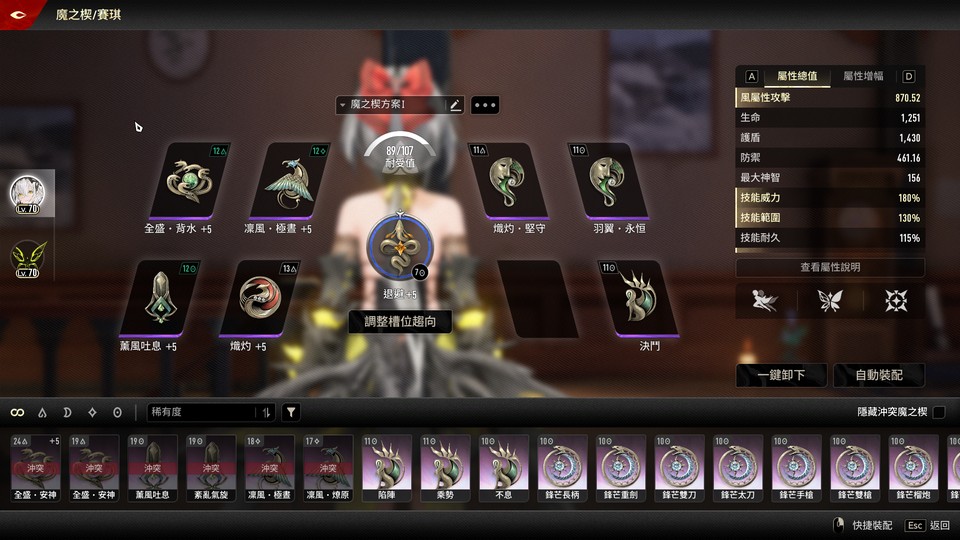Unequip everything with 一鍵卸下

point(782,375)
